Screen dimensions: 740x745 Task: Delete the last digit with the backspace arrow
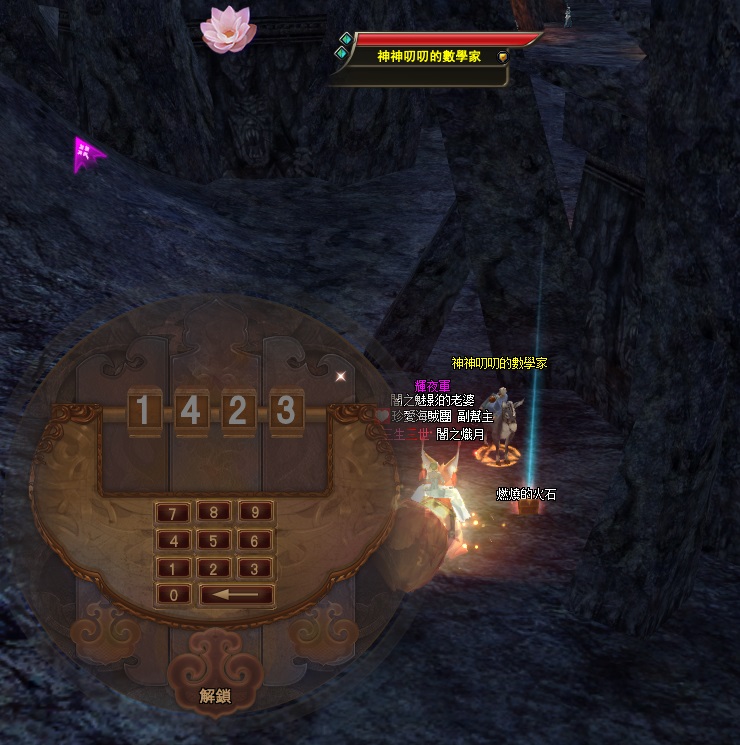coord(237,595)
